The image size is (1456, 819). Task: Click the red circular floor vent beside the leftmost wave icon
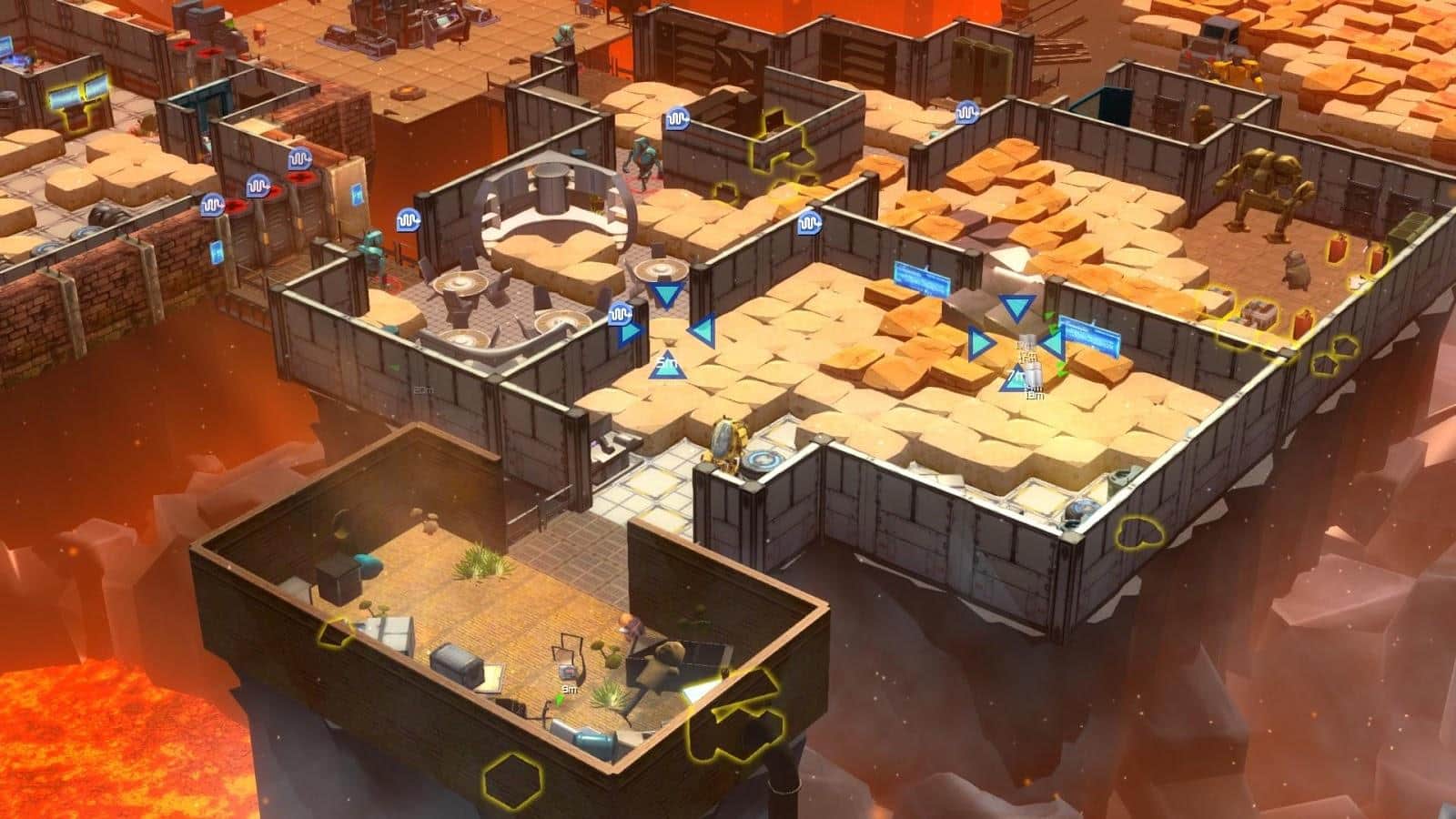click(x=235, y=204)
